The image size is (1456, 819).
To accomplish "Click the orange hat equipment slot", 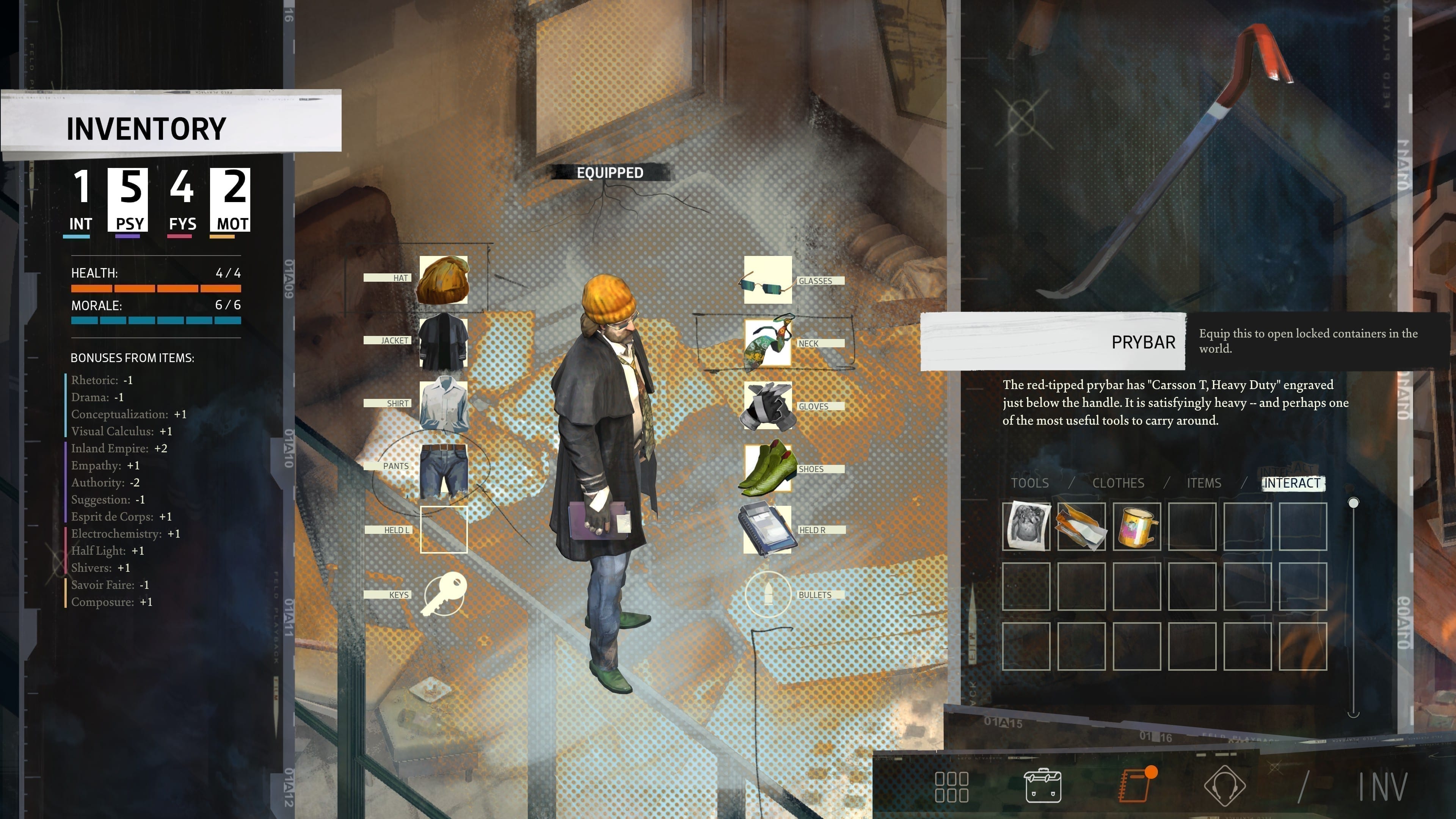I will 444,280.
